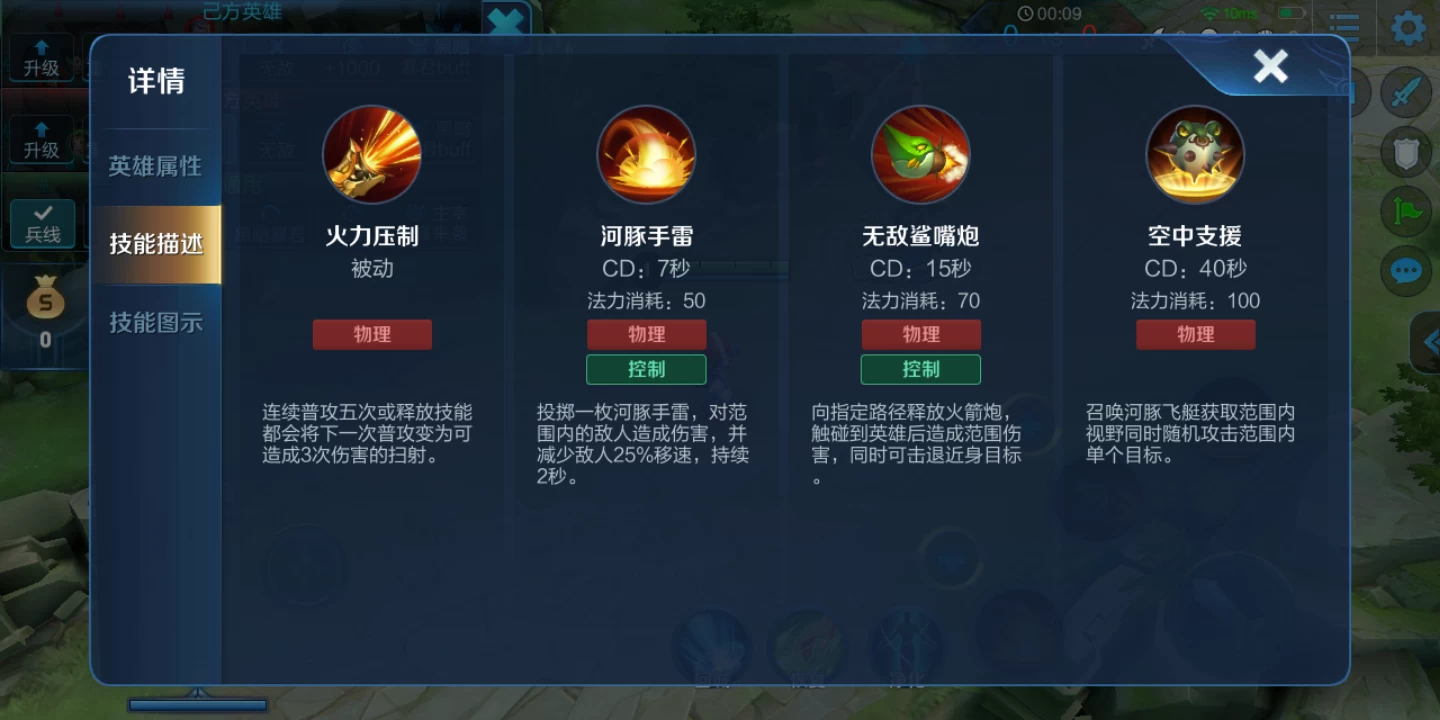Click the blue progress bar bottom left
The width and height of the screenshot is (1440, 720).
pyautogui.click(x=197, y=705)
